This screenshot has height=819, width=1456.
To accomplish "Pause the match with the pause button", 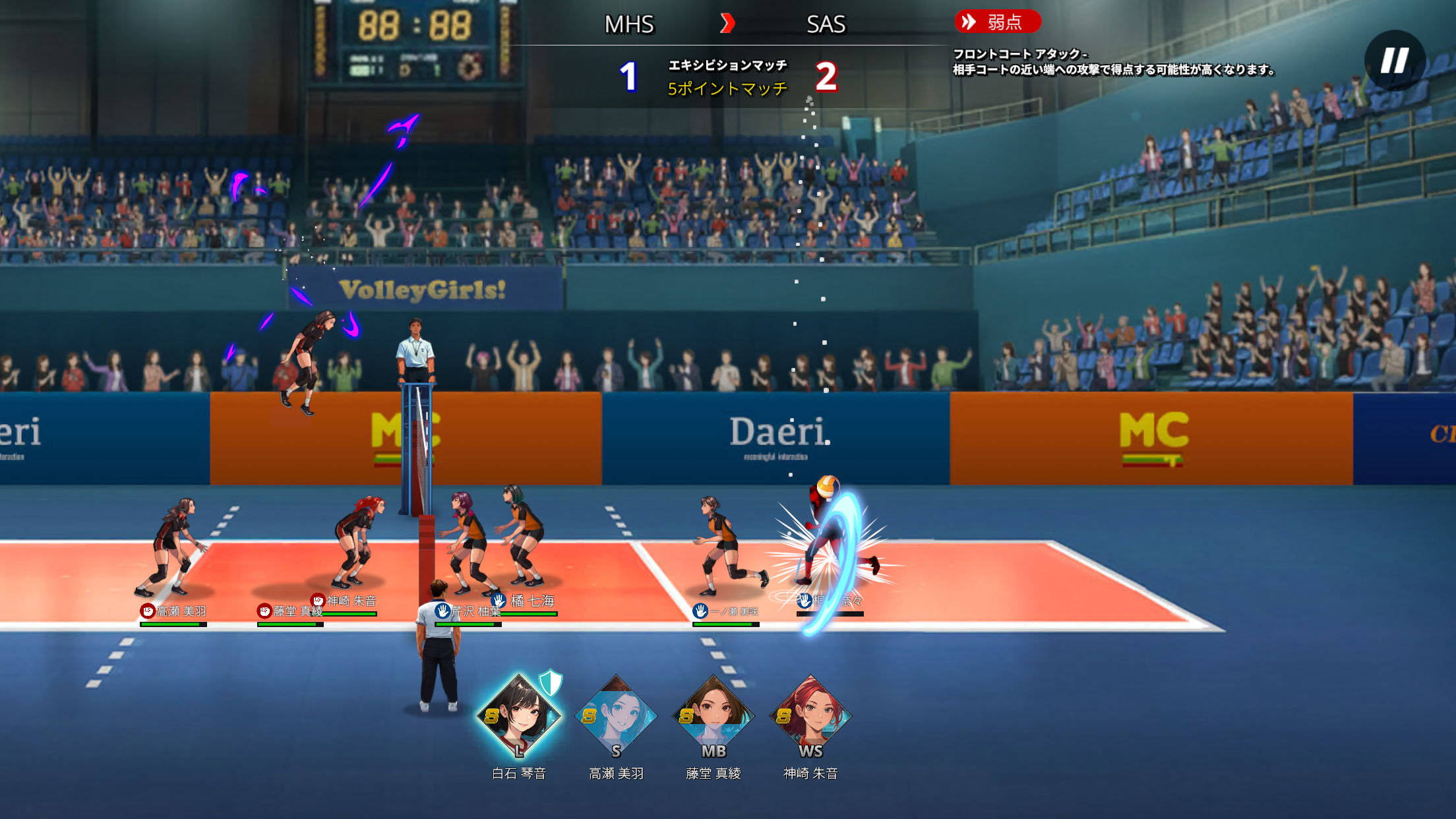I will pyautogui.click(x=1394, y=61).
